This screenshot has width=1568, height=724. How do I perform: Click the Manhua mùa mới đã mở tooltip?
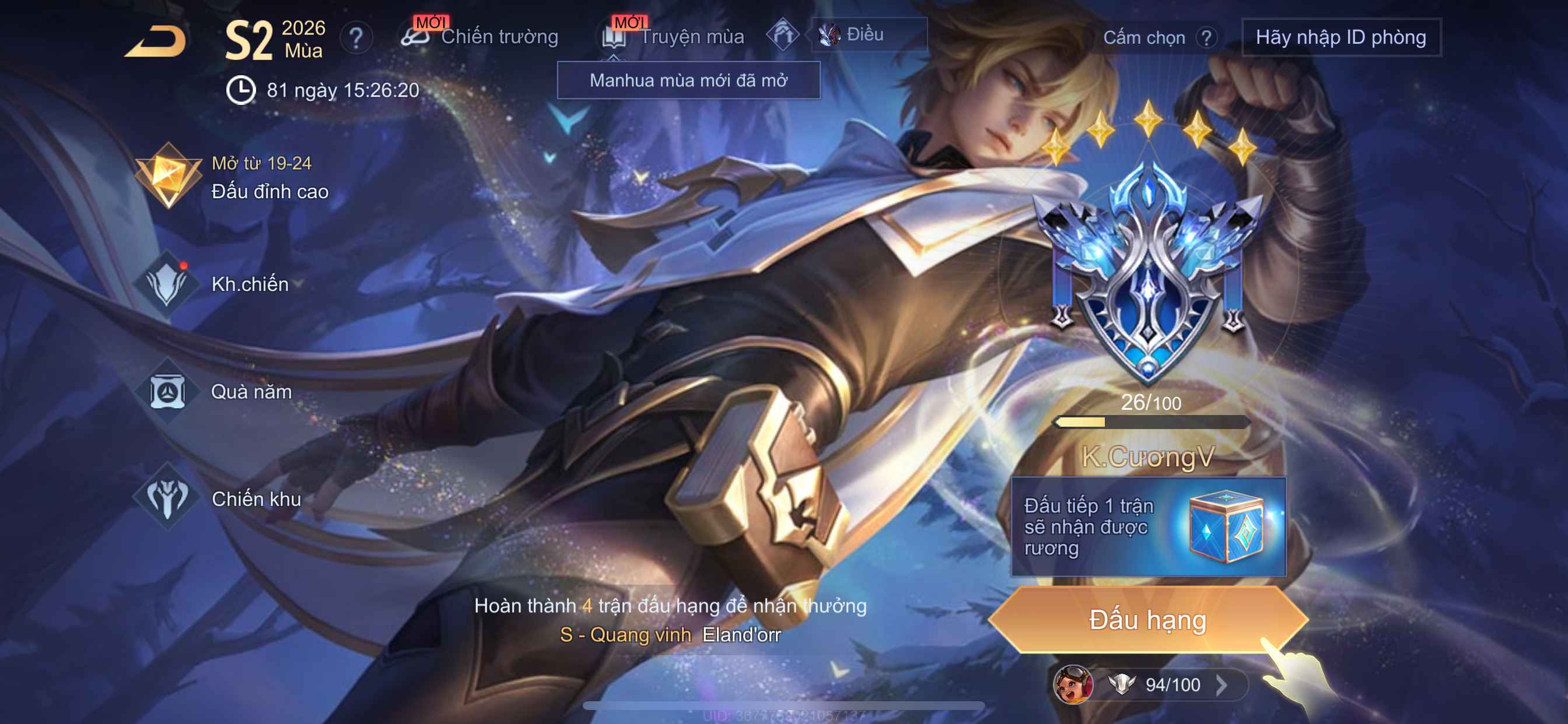point(688,80)
